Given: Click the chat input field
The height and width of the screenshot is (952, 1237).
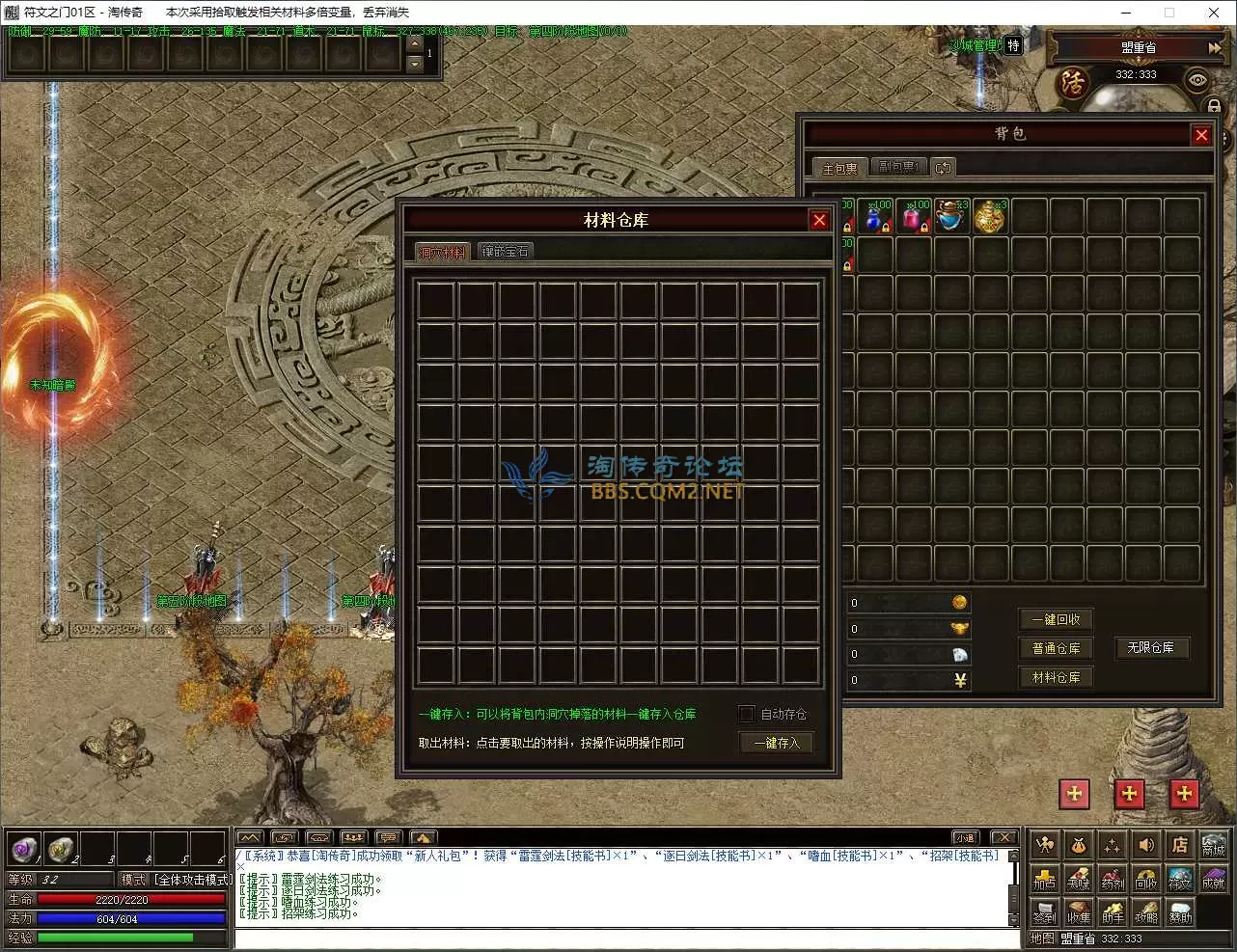Looking at the screenshot, I should [627, 938].
